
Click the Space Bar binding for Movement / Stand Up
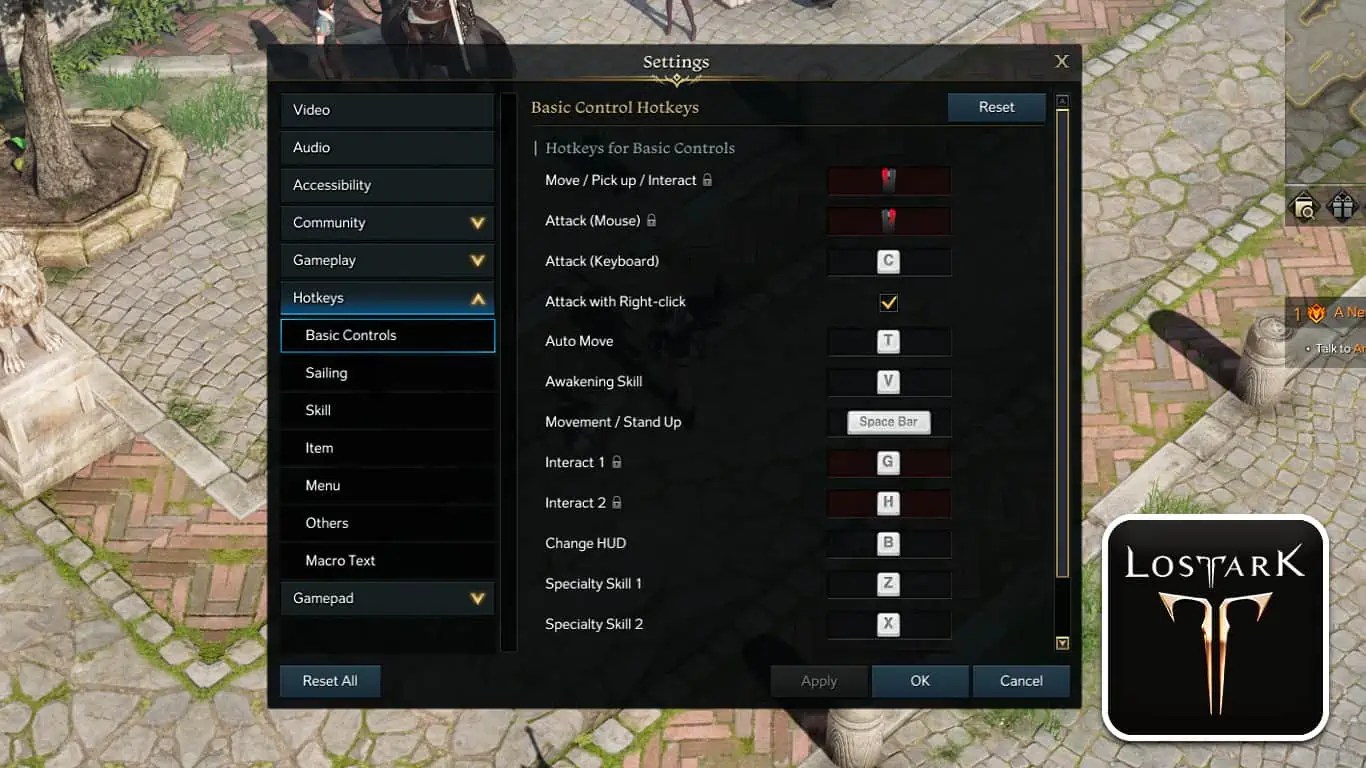pos(888,421)
